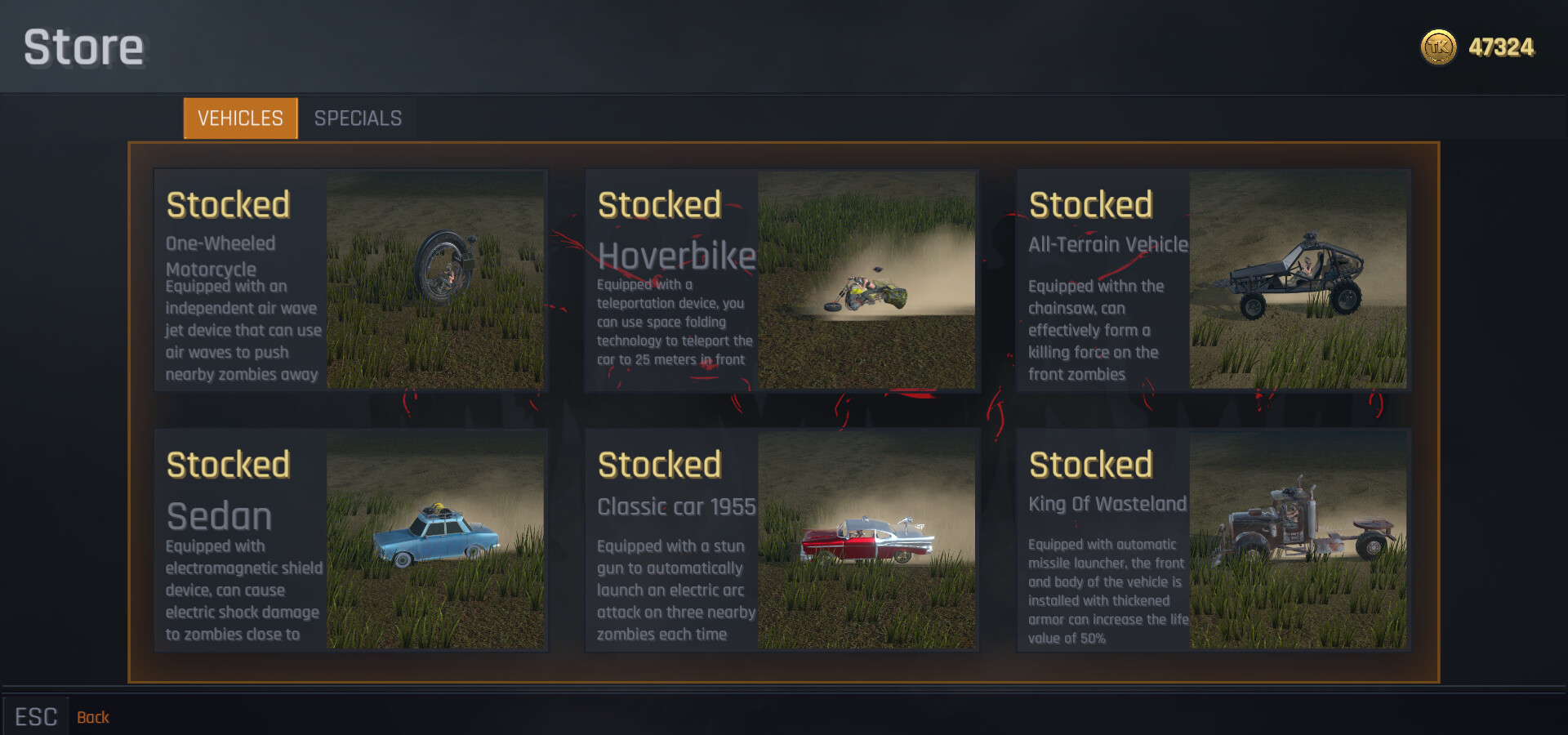
Task: Open the Hoverbike vehicle card
Action: pyautogui.click(x=782, y=280)
